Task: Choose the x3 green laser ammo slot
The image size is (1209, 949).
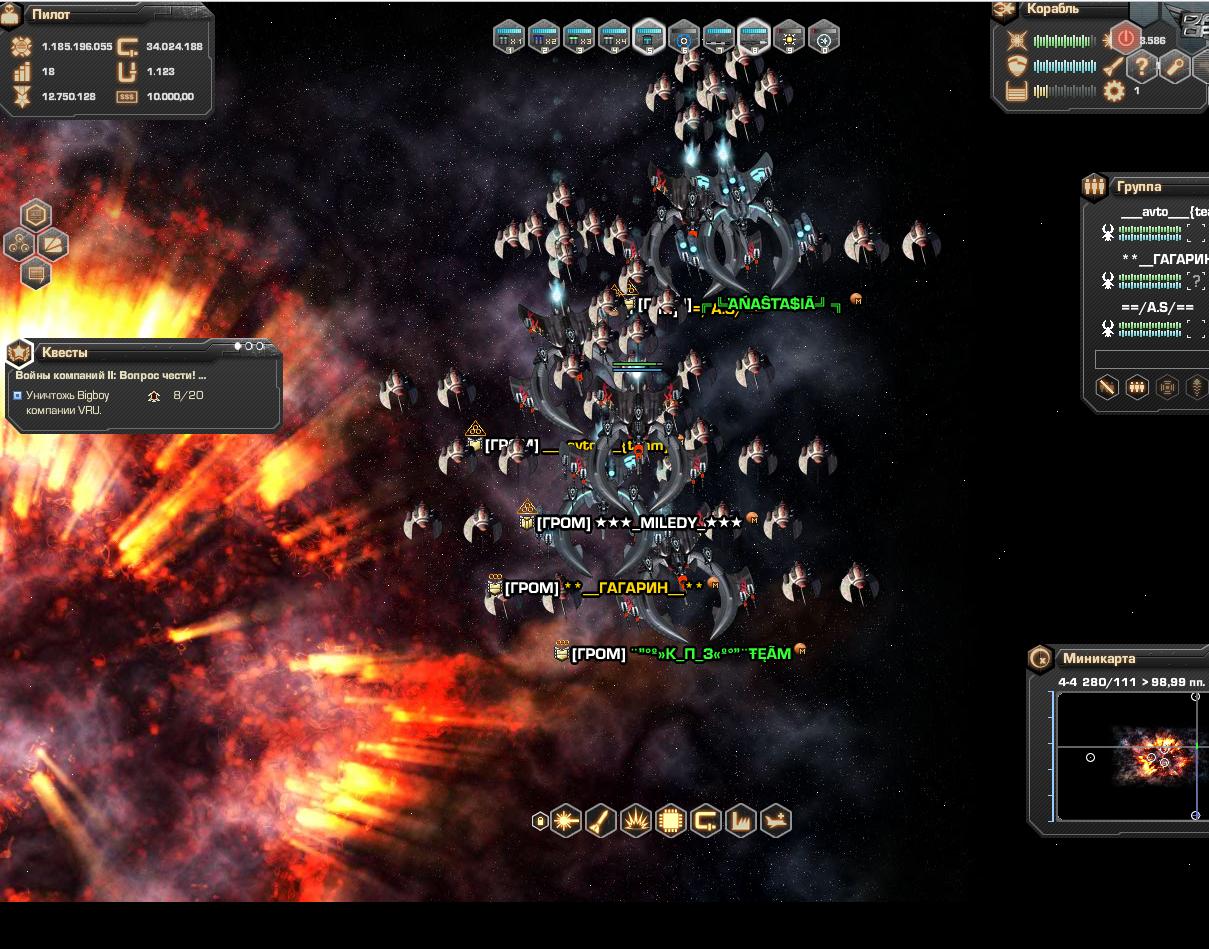Action: tap(579, 37)
